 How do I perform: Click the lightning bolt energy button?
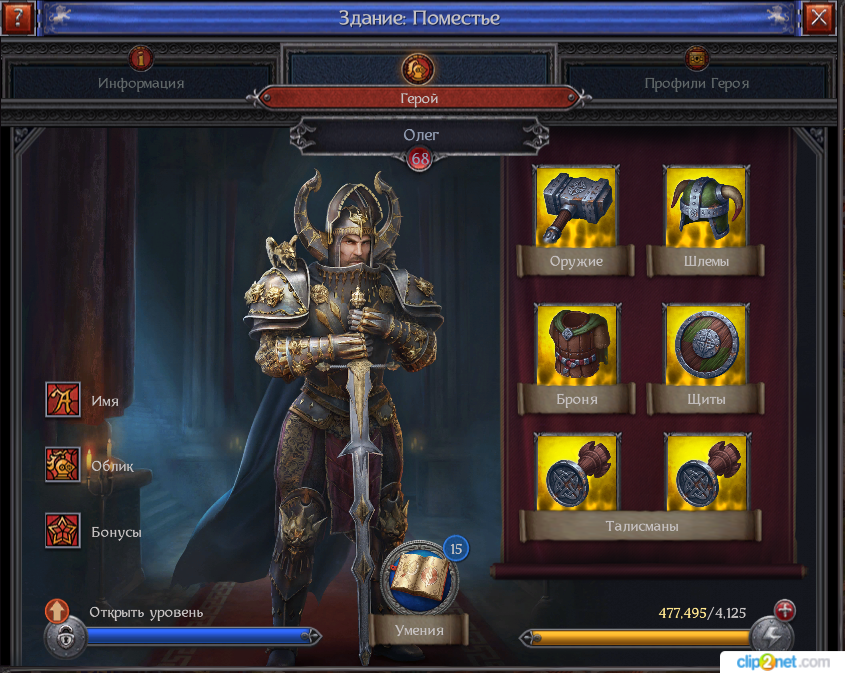(772, 637)
